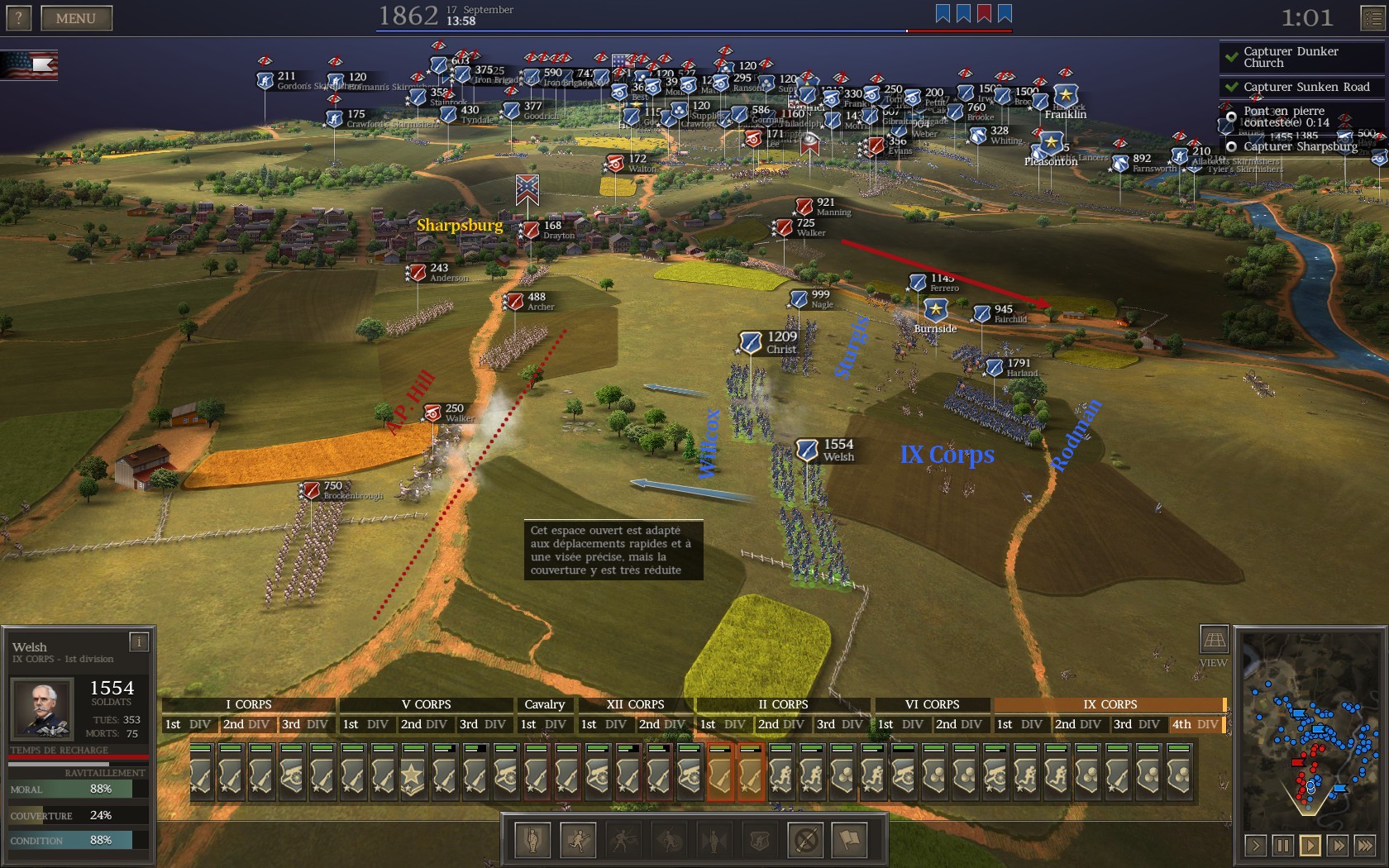1389x868 pixels.
Task: Click the retreat white flag command
Action: pyautogui.click(x=851, y=841)
